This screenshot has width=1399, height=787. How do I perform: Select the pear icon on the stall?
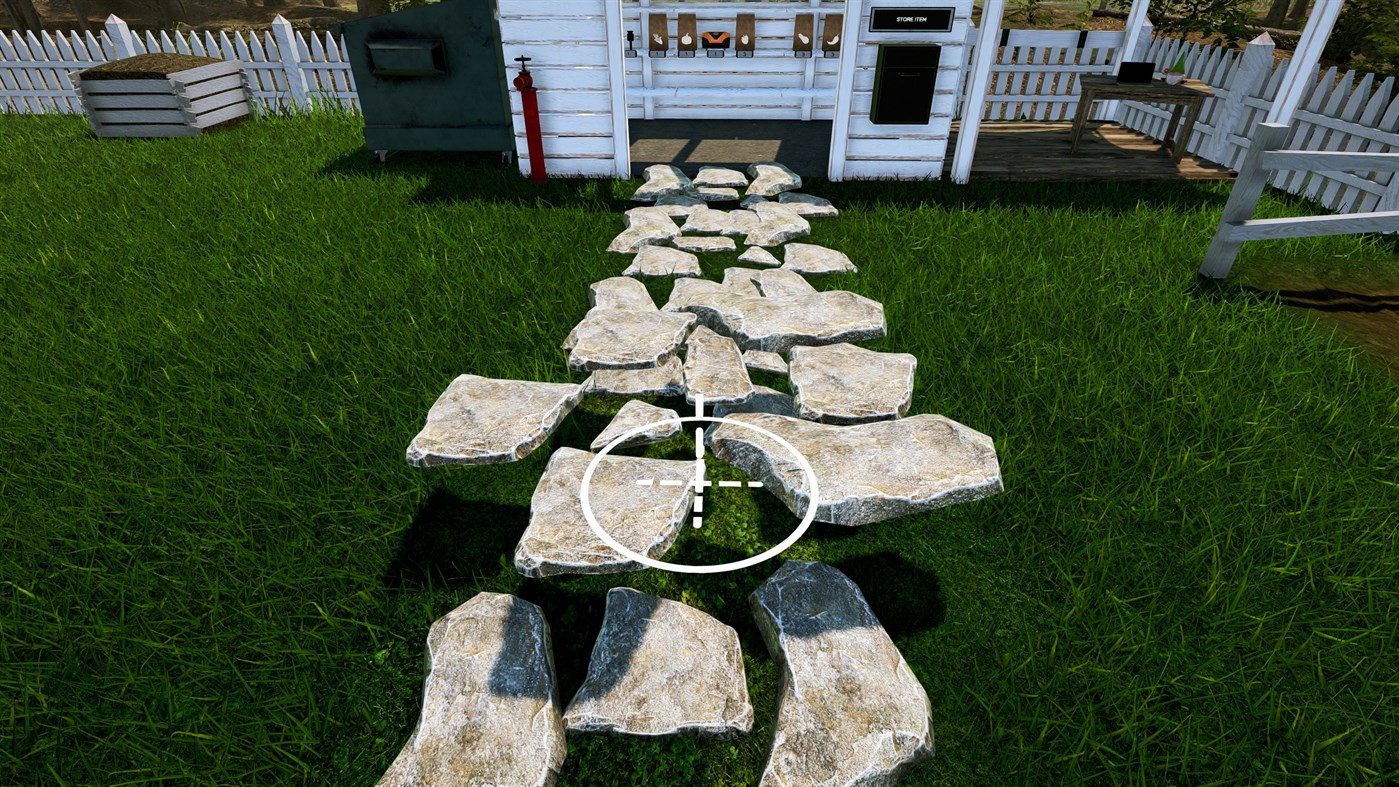(802, 40)
